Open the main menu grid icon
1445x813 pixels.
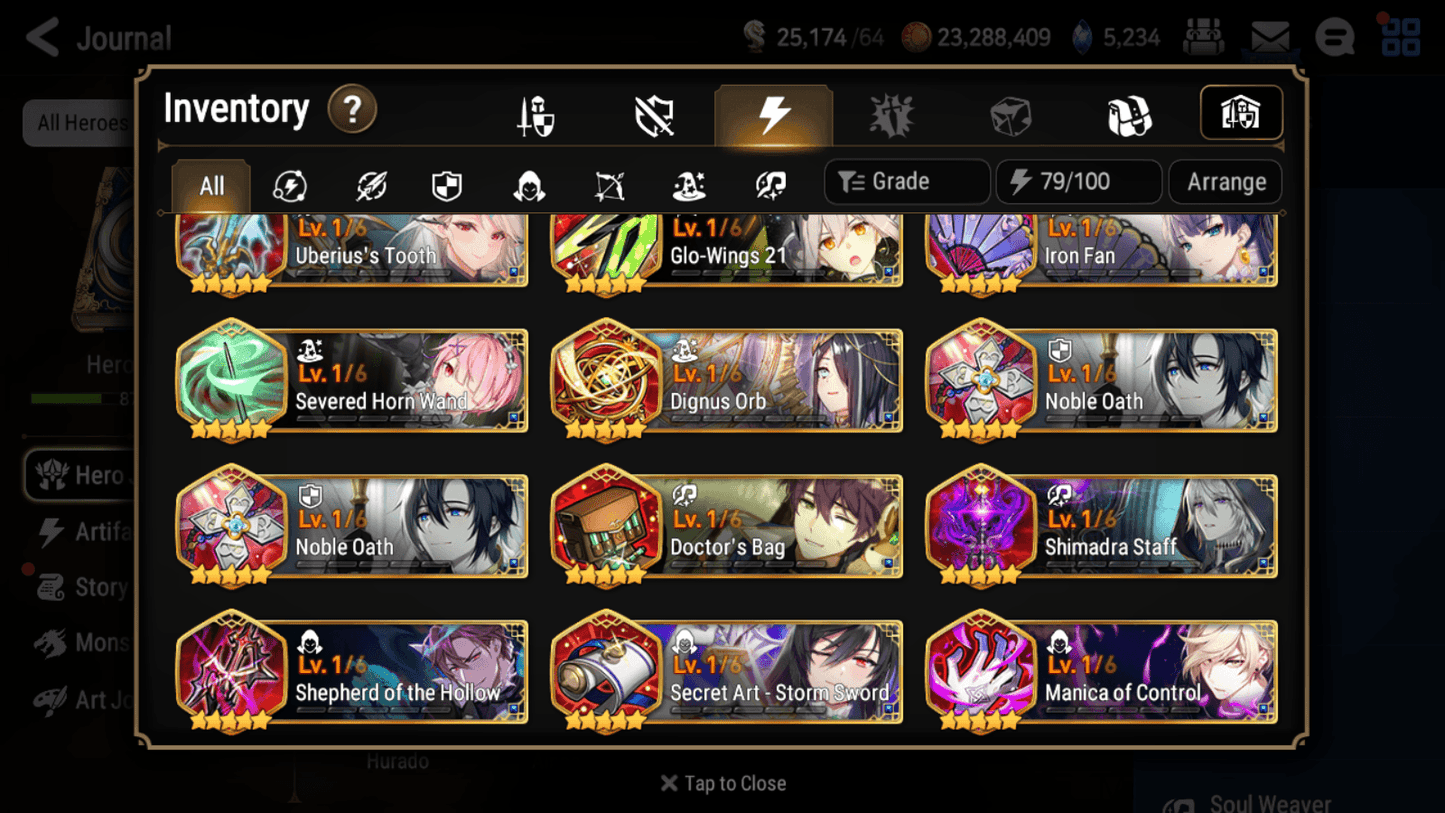[x=1399, y=36]
